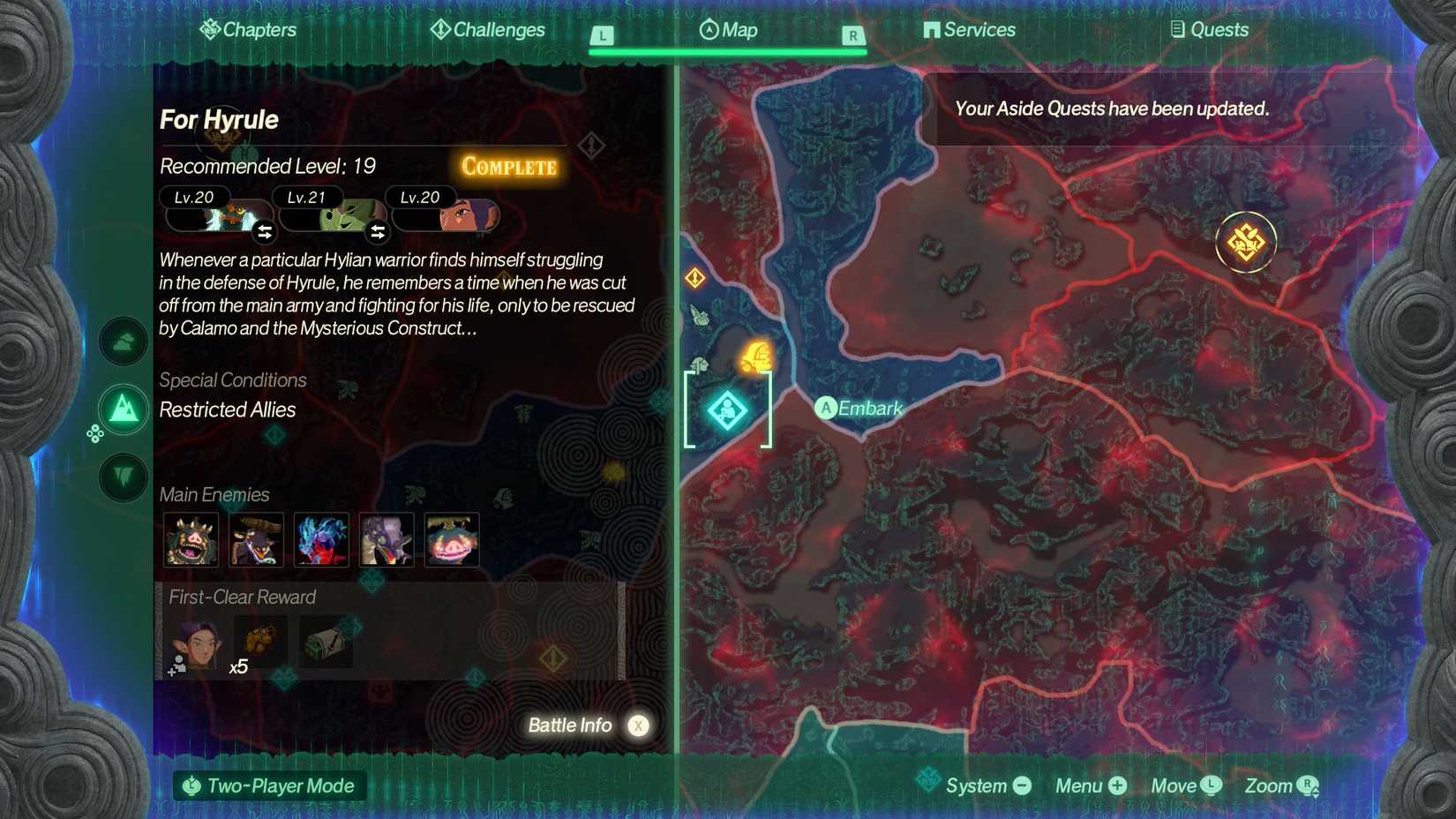Select the first Main Enemies portrait thumbnail
Image resolution: width=1456 pixels, height=819 pixels.
coord(192,539)
